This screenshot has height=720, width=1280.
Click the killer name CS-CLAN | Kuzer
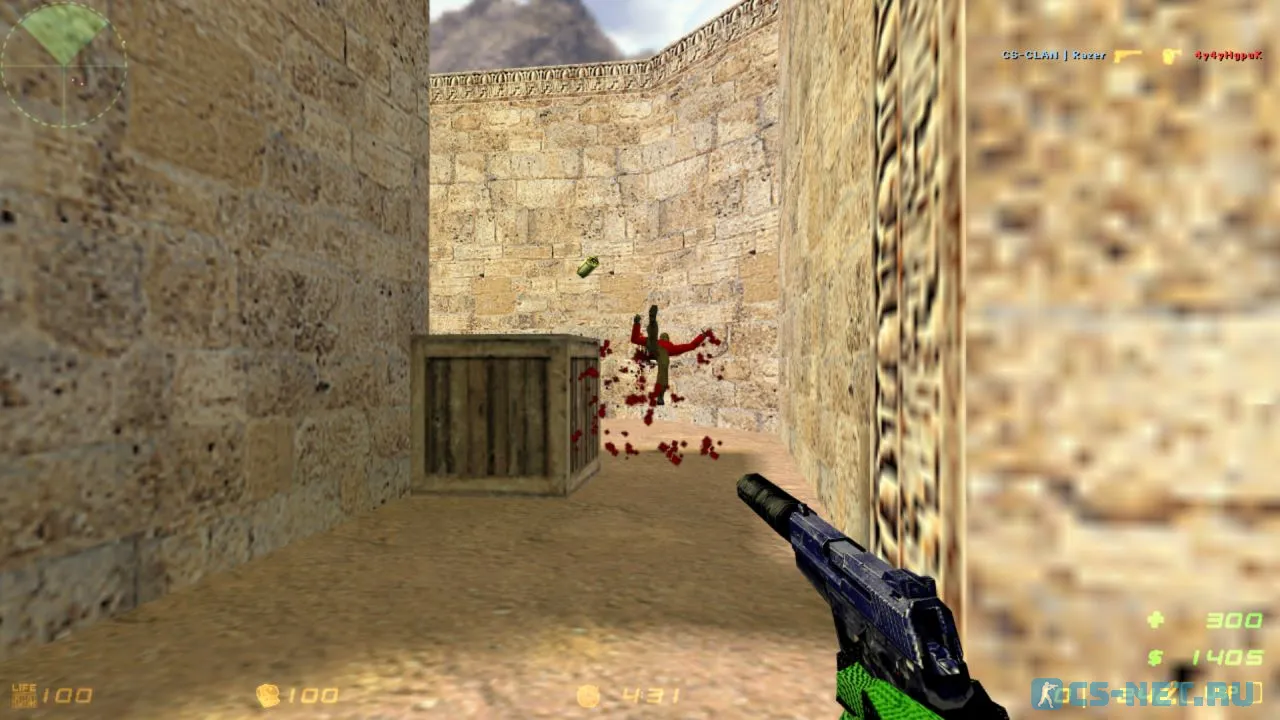[x=1055, y=56]
